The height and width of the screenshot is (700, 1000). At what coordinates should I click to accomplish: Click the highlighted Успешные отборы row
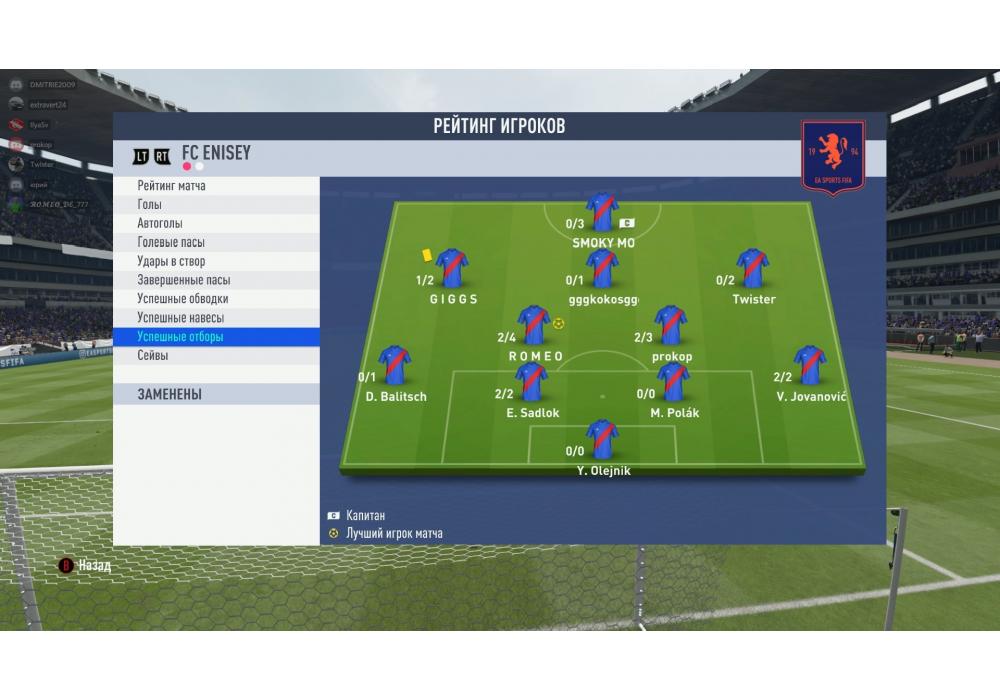coord(216,337)
